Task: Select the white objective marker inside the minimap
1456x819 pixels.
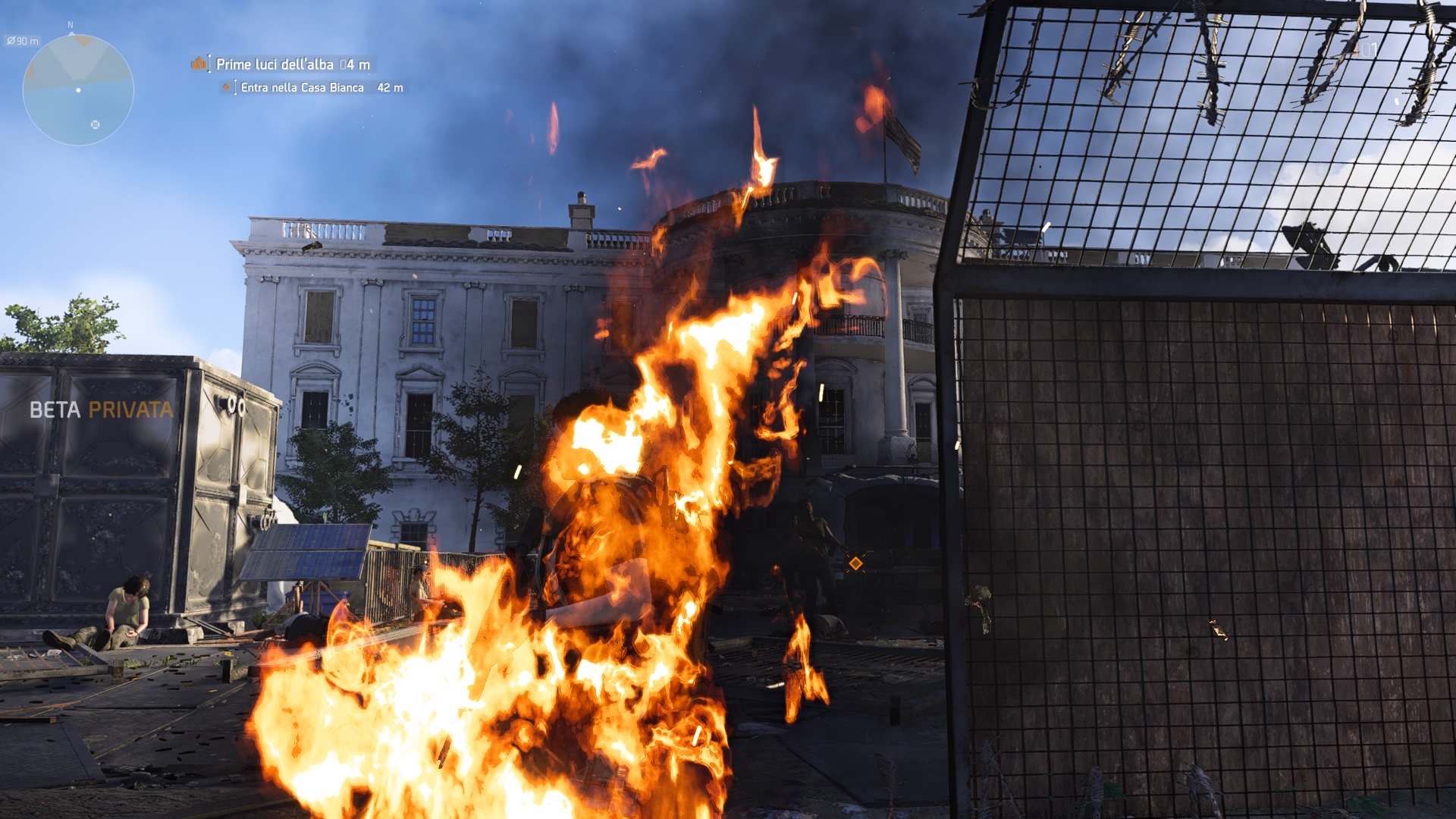Action: tap(95, 124)
